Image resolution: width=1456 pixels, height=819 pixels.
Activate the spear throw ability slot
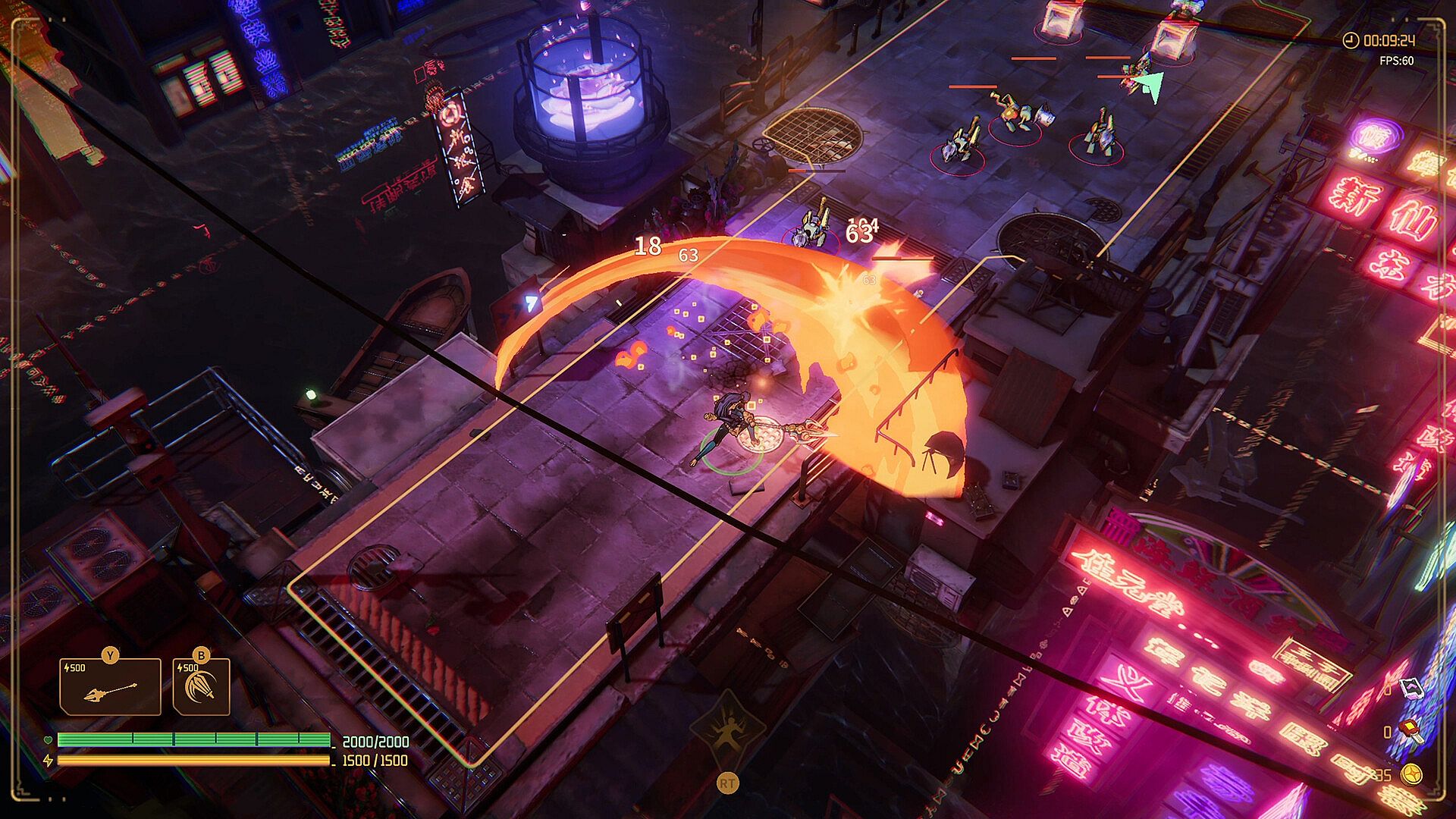tap(111, 687)
